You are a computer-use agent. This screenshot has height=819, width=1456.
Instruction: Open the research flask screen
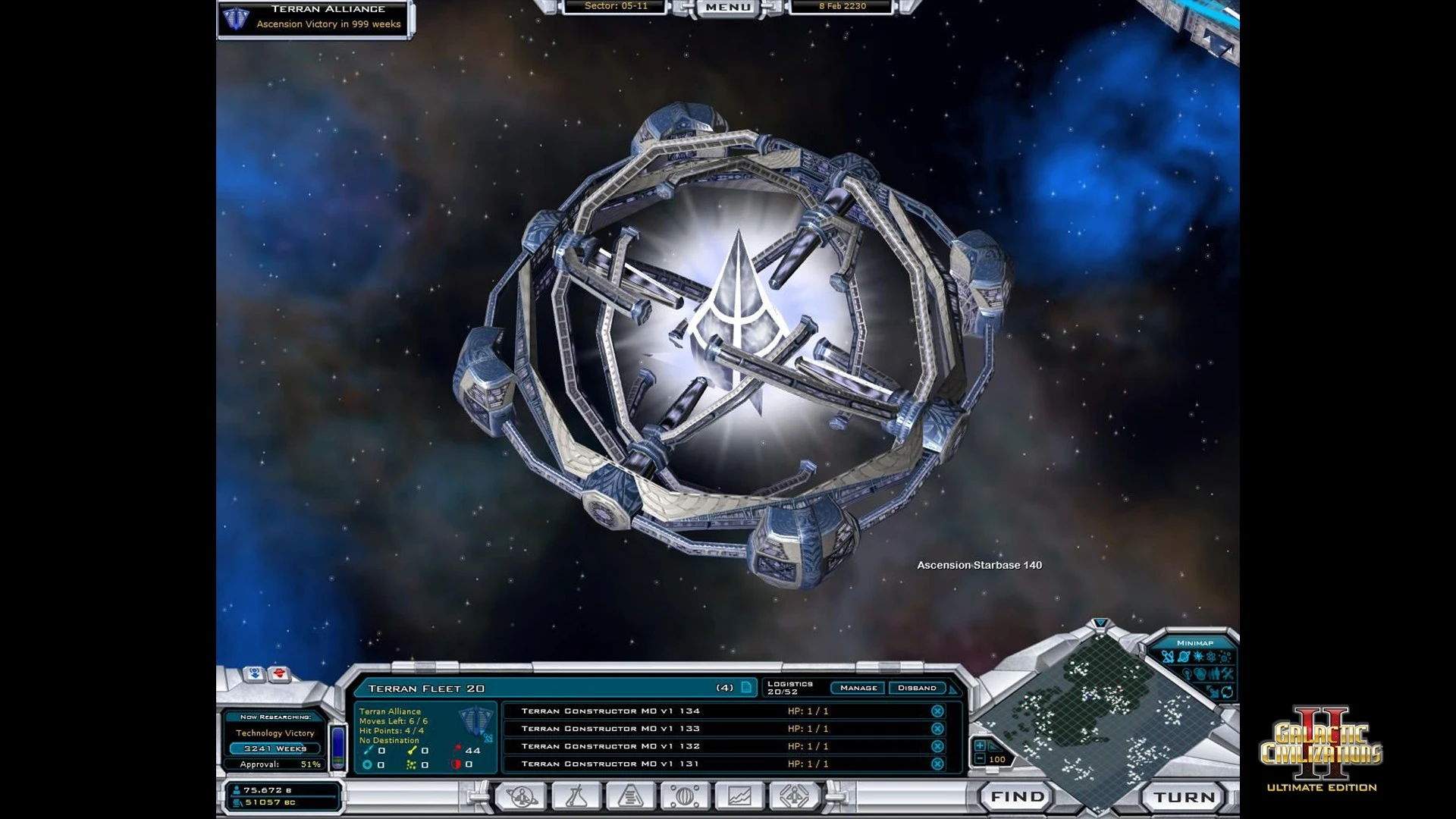[x=576, y=796]
